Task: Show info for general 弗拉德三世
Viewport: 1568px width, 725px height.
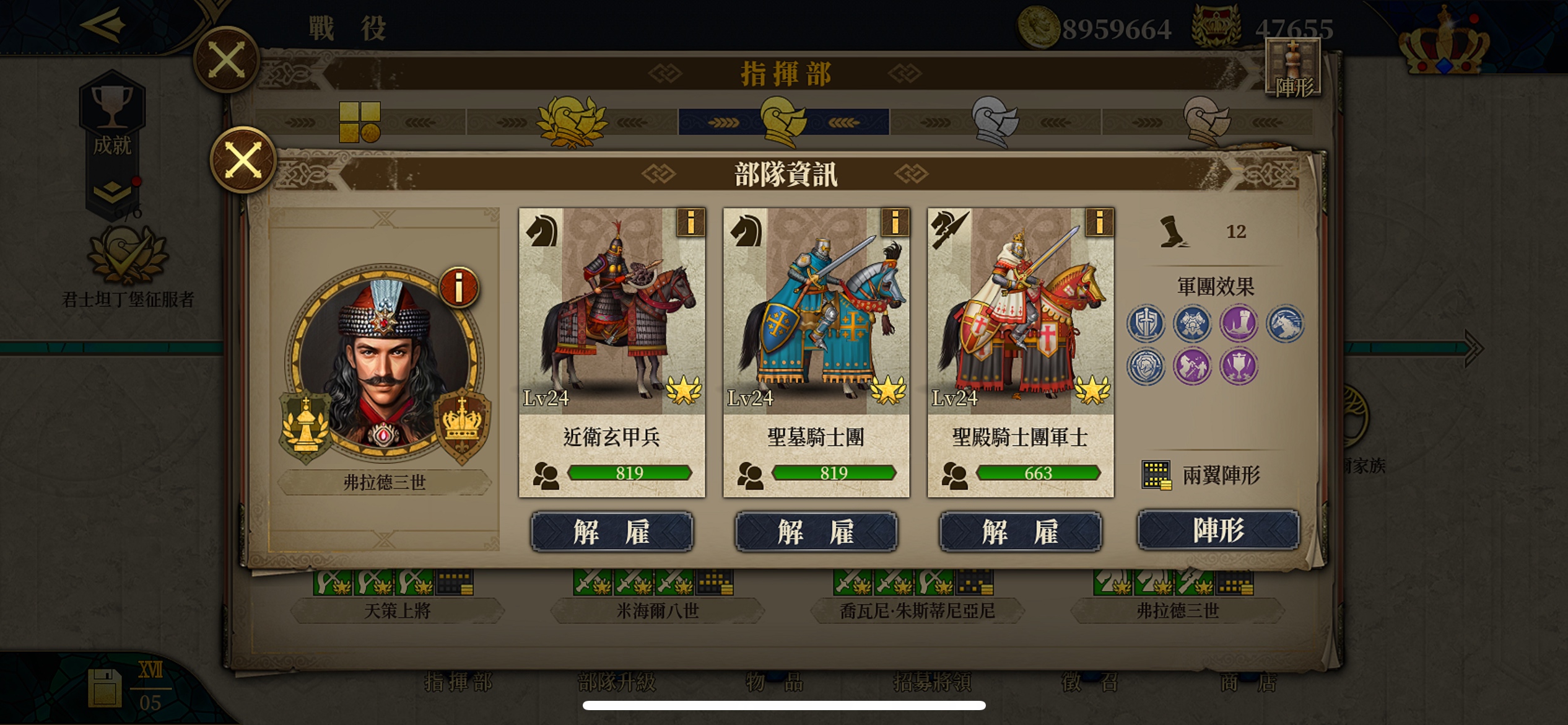Action: coord(458,287)
